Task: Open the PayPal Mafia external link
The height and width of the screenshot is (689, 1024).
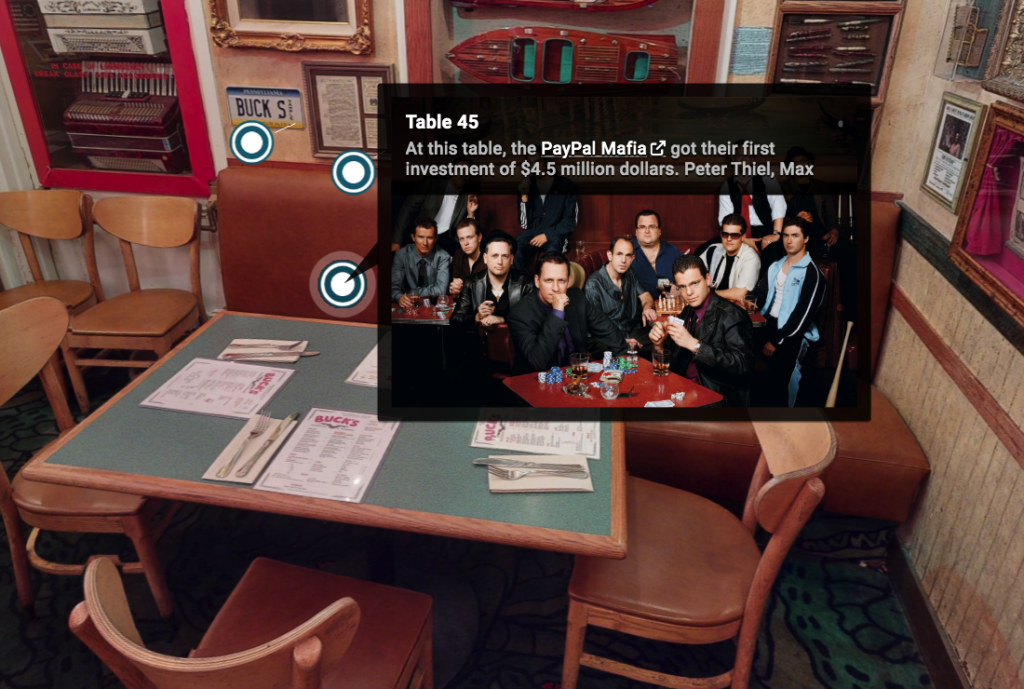Action: point(602,149)
